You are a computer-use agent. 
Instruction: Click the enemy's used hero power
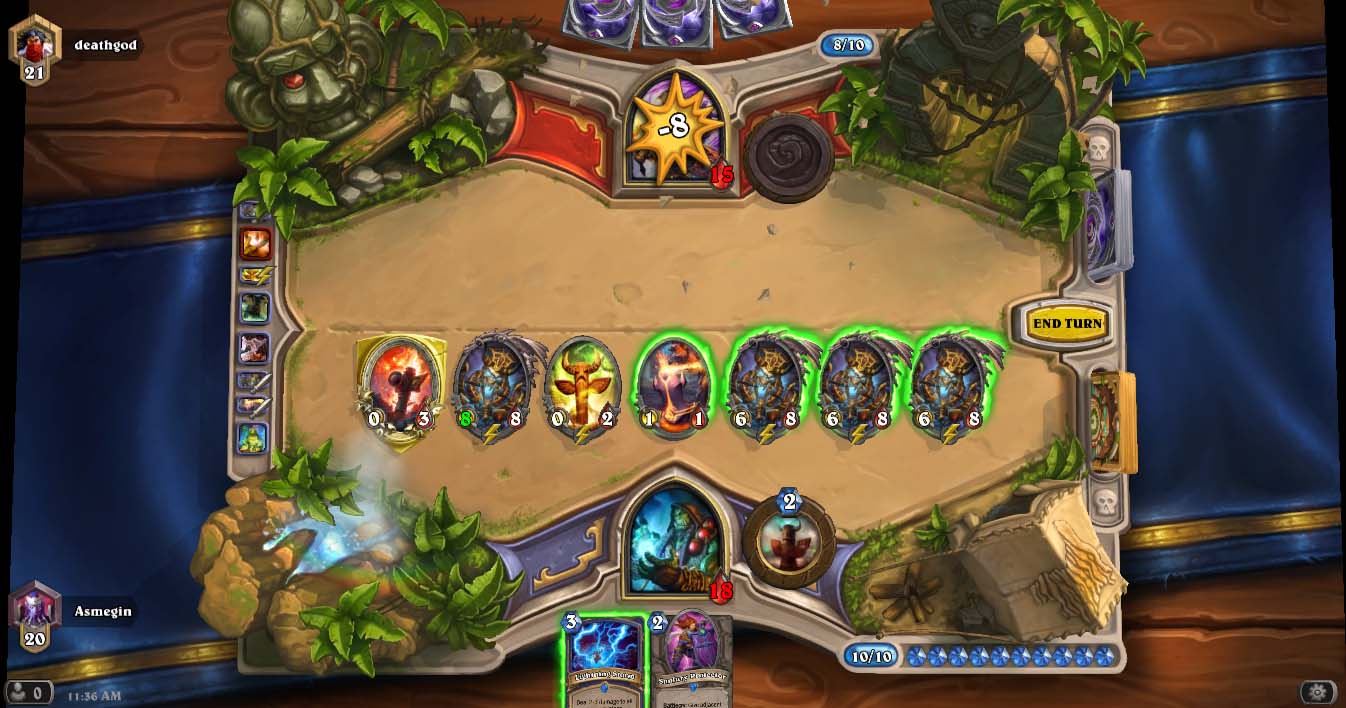pos(788,158)
